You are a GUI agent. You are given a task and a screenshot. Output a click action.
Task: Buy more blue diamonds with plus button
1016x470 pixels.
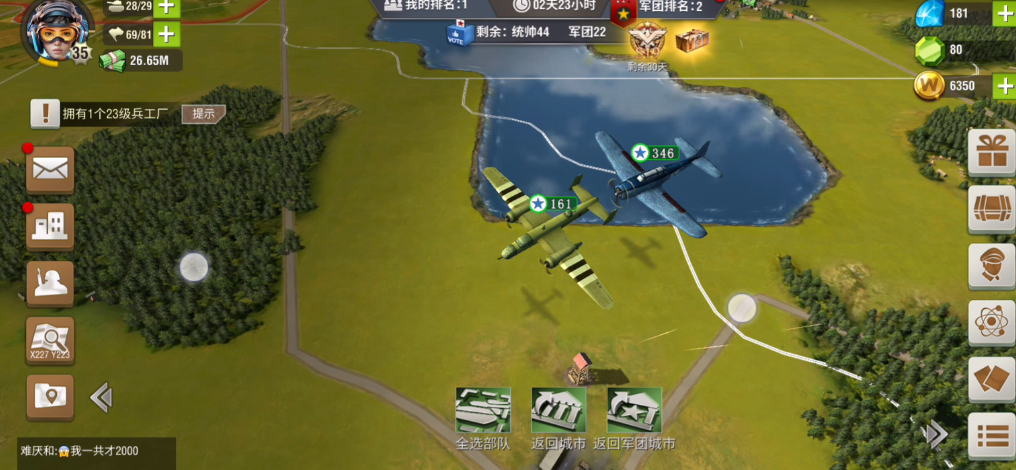(x=1003, y=13)
